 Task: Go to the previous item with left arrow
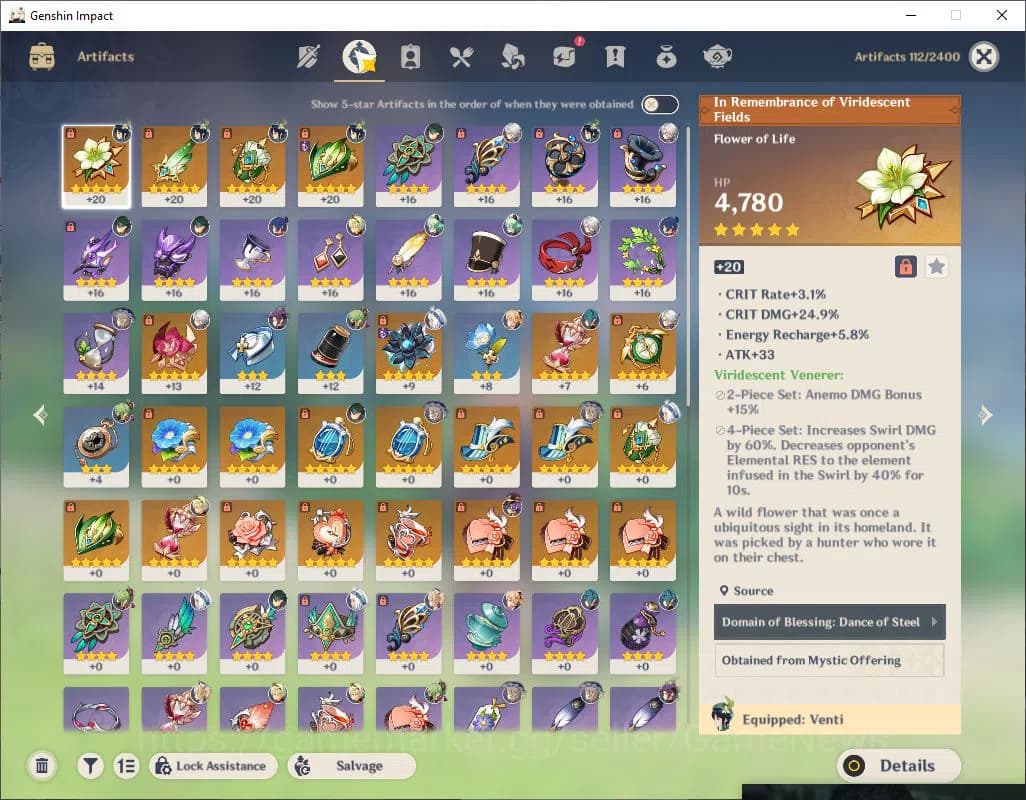click(40, 415)
